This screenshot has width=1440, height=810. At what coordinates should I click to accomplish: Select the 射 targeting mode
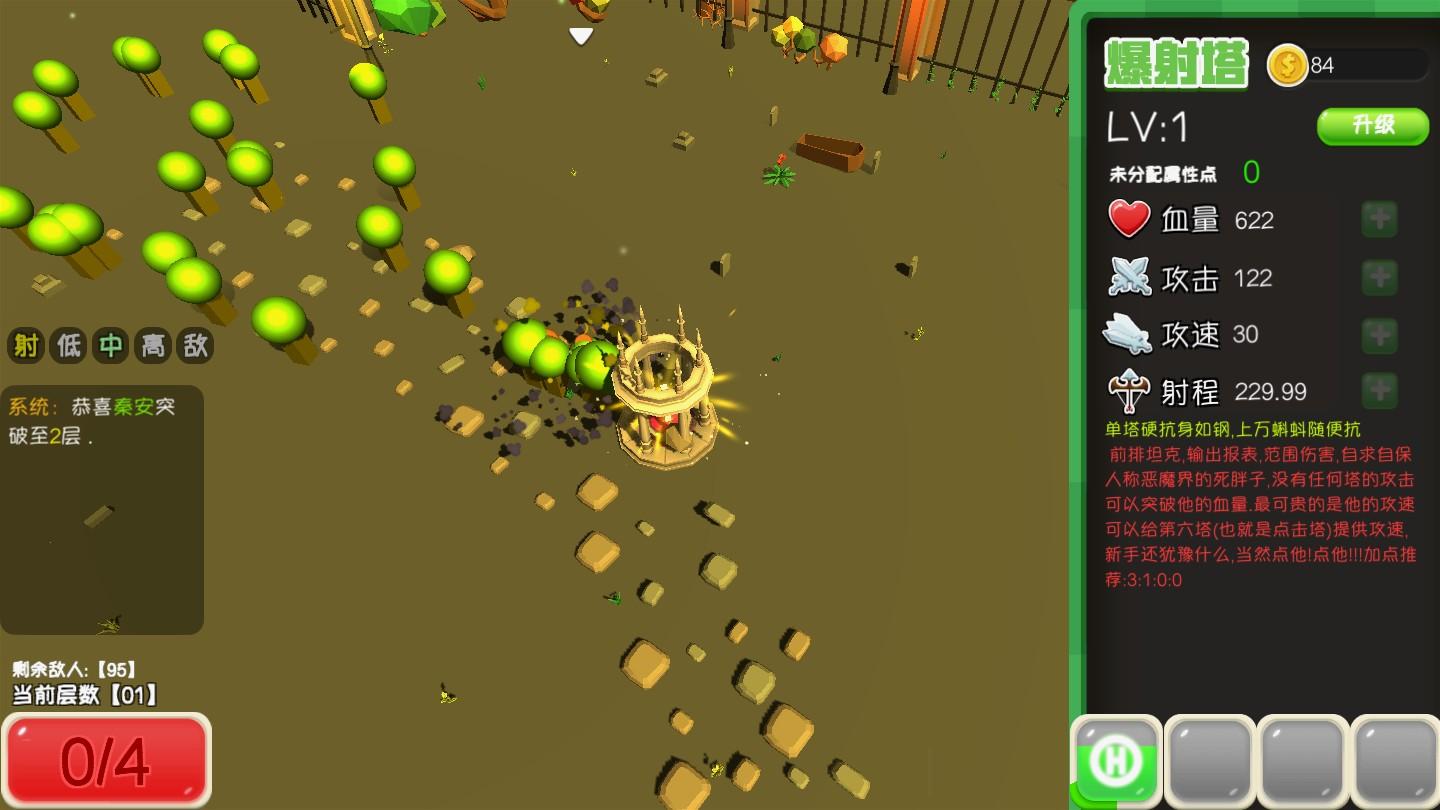(27, 346)
